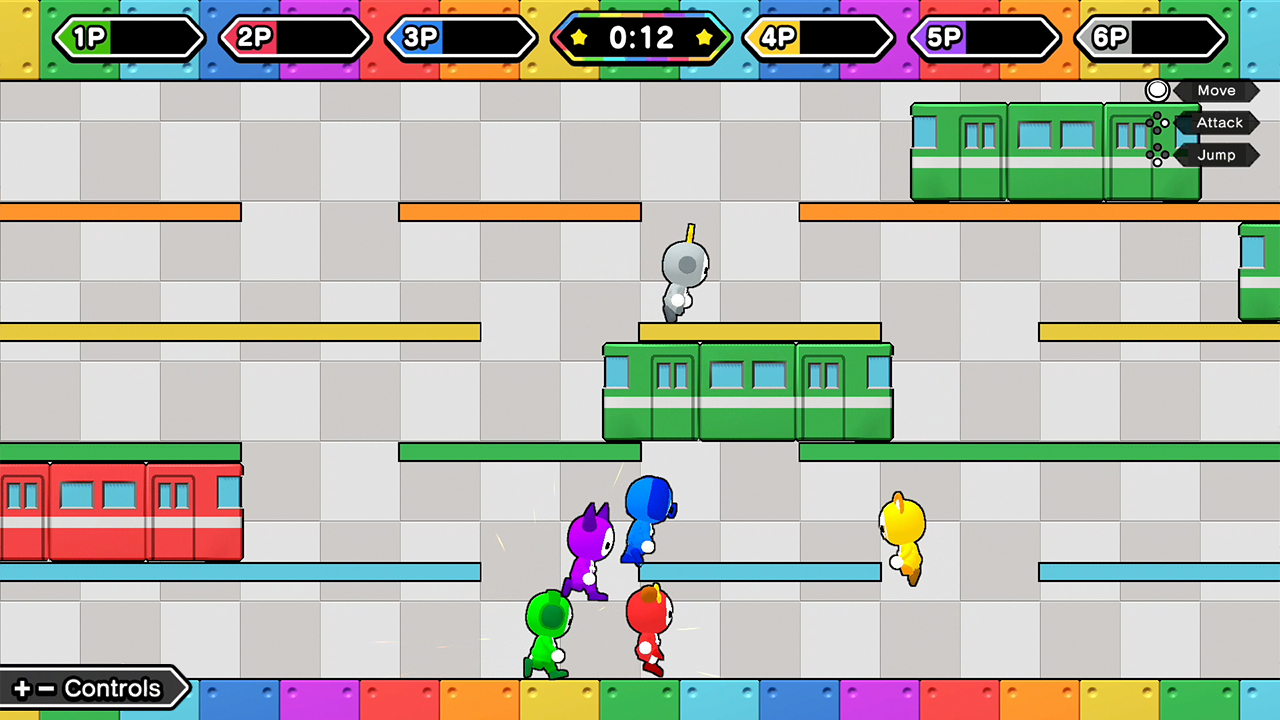Click the Attack hint to toggle its display
The height and width of the screenshot is (720, 1280).
[x=1219, y=122]
